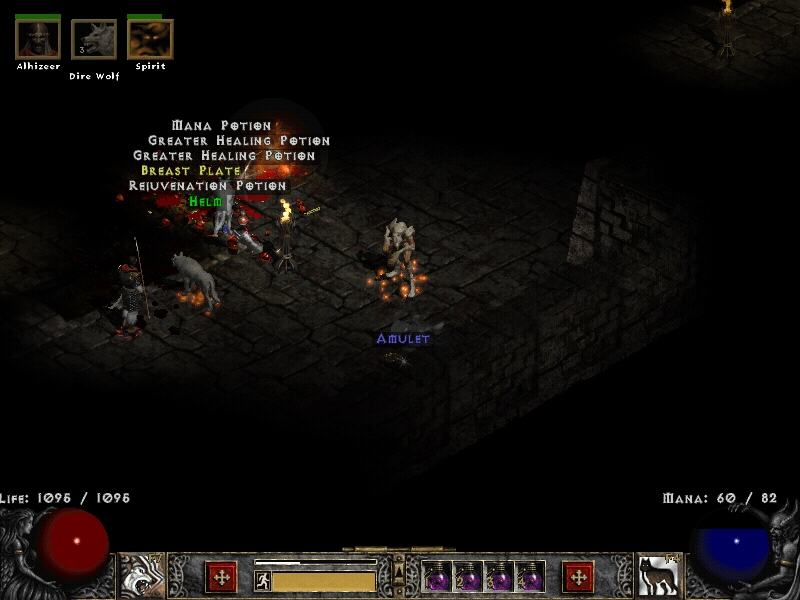Select the Spirit summon portrait
The height and width of the screenshot is (600, 800).
[x=150, y=39]
